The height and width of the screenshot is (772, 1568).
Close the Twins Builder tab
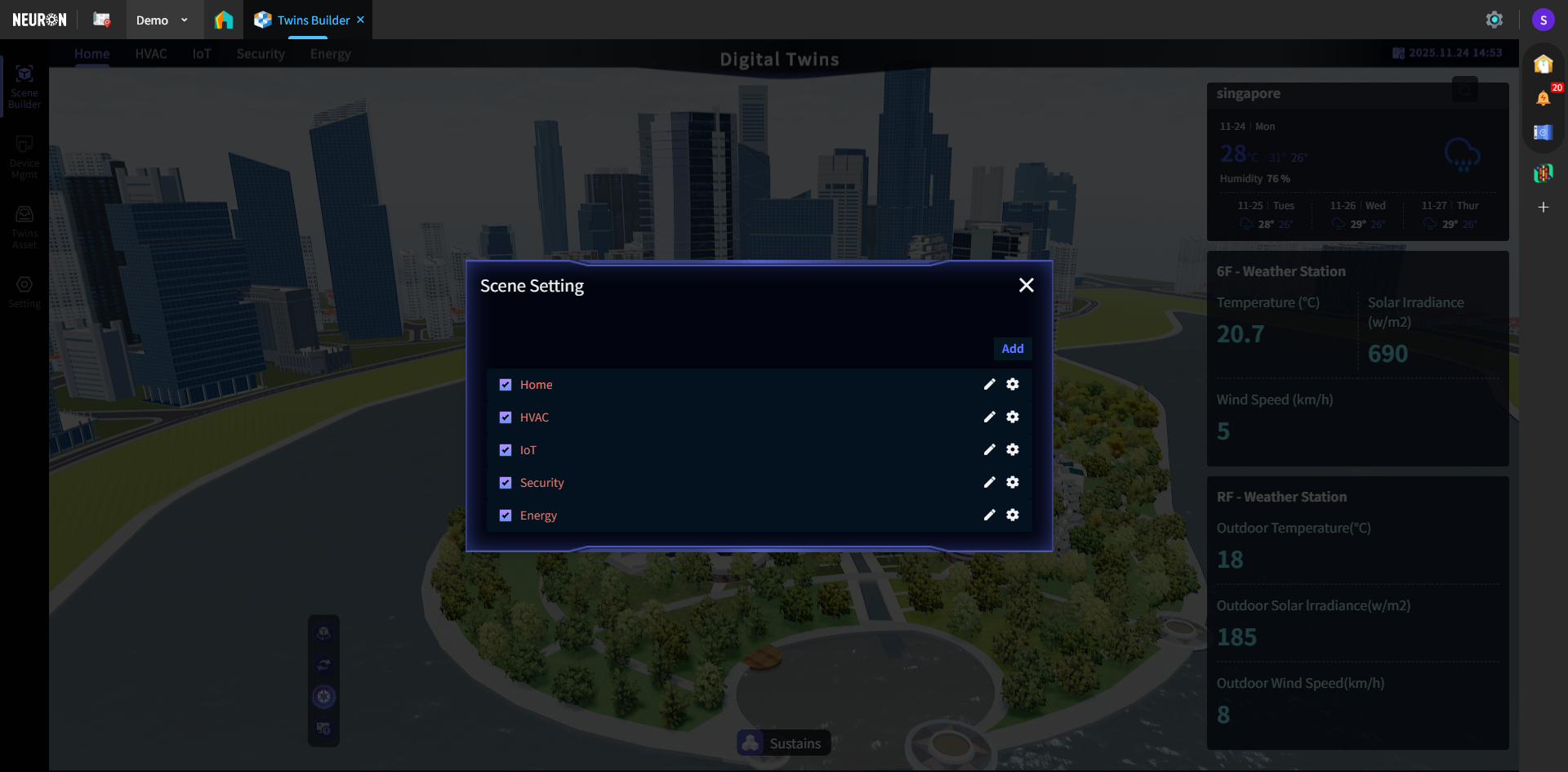click(360, 20)
